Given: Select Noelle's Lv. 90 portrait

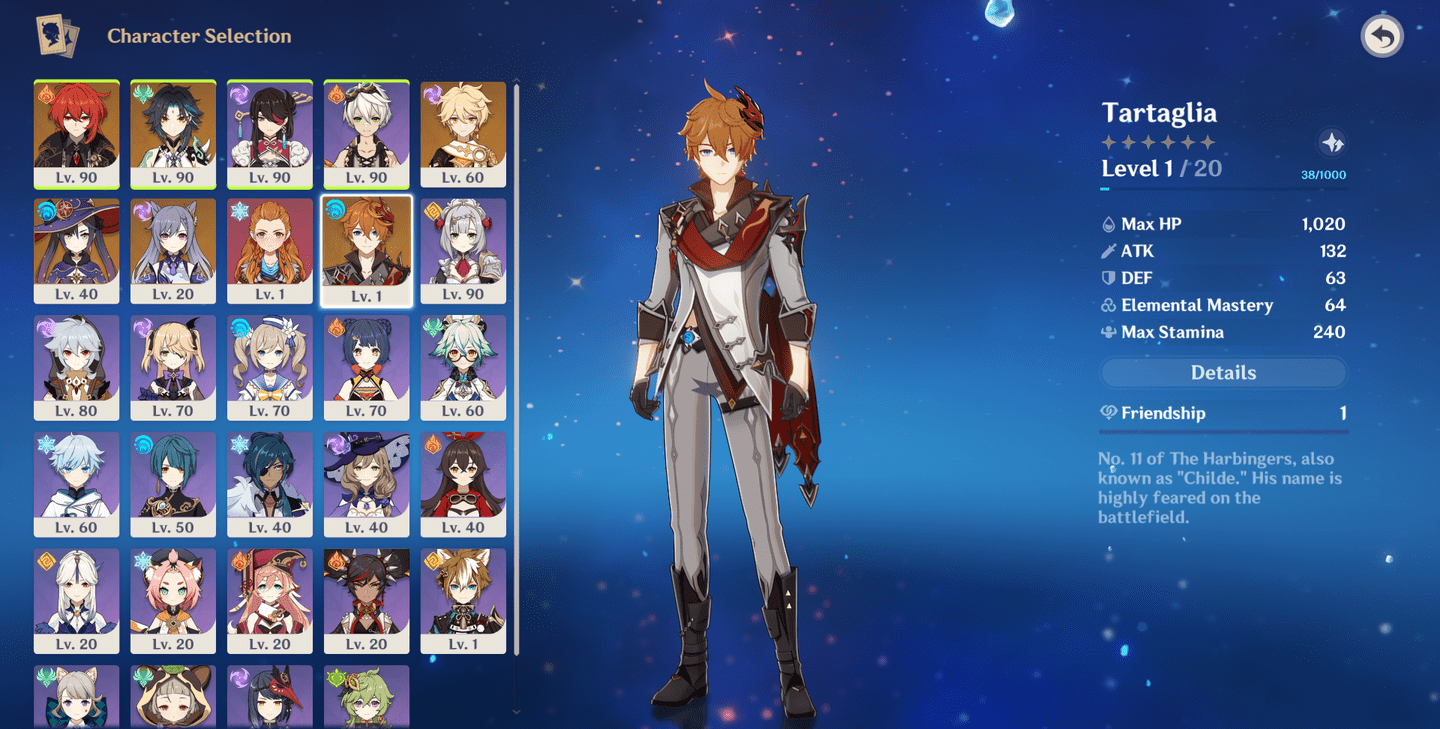Looking at the screenshot, I should [x=464, y=251].
